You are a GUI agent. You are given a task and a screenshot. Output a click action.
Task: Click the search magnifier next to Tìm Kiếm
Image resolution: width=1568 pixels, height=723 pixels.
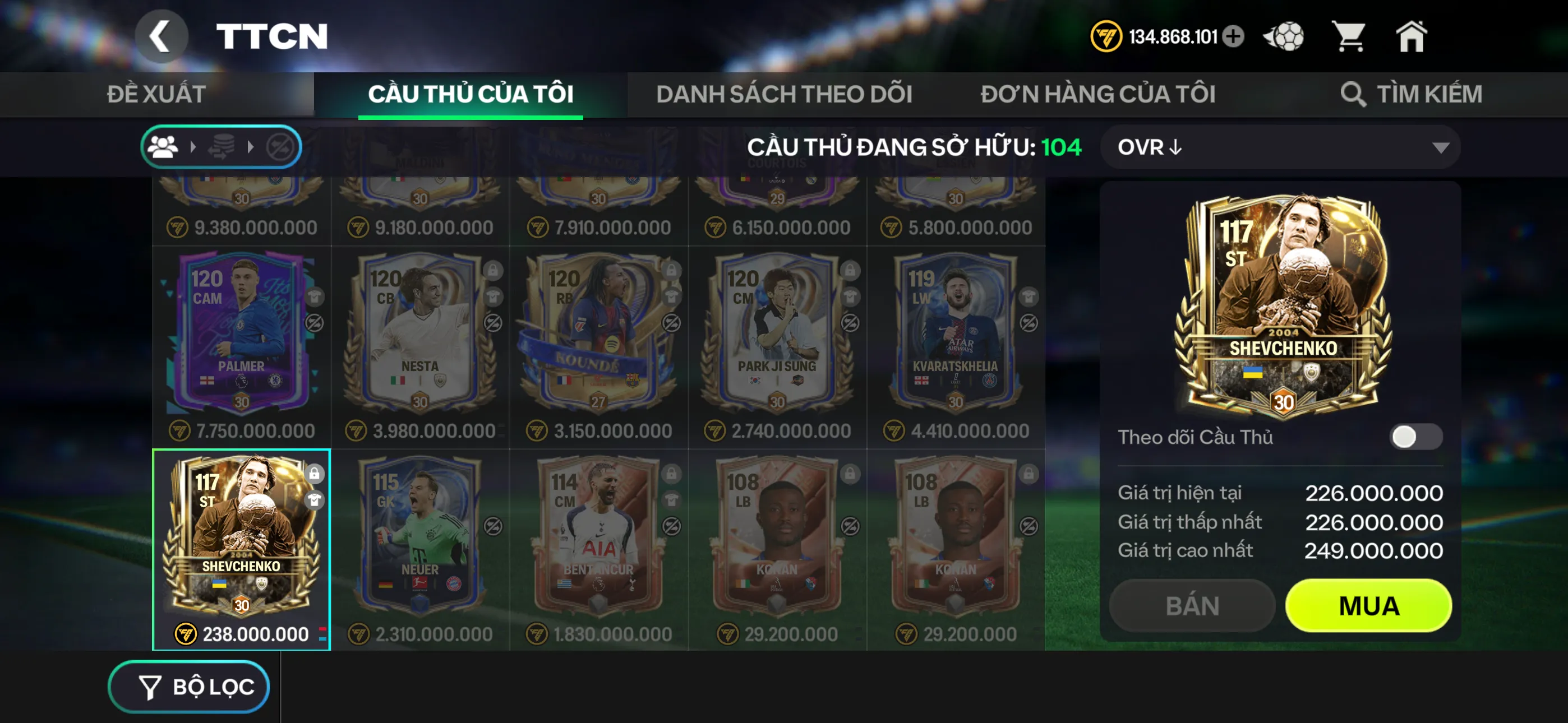point(1354,93)
